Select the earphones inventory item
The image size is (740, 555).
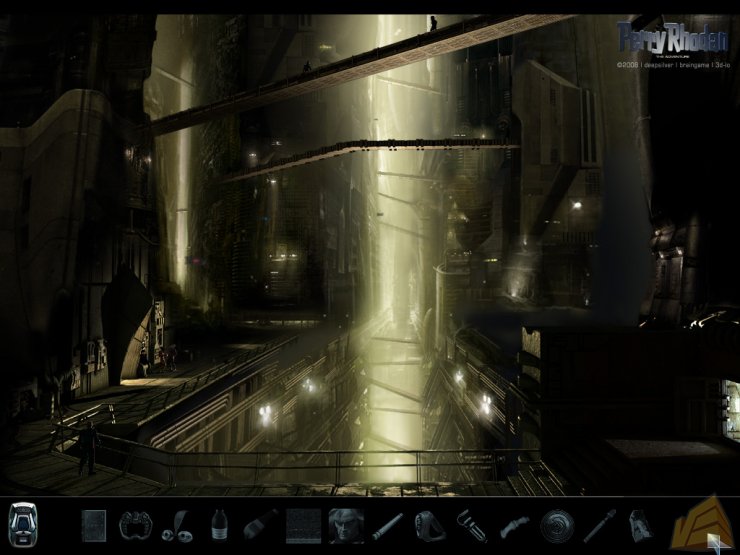point(176,524)
